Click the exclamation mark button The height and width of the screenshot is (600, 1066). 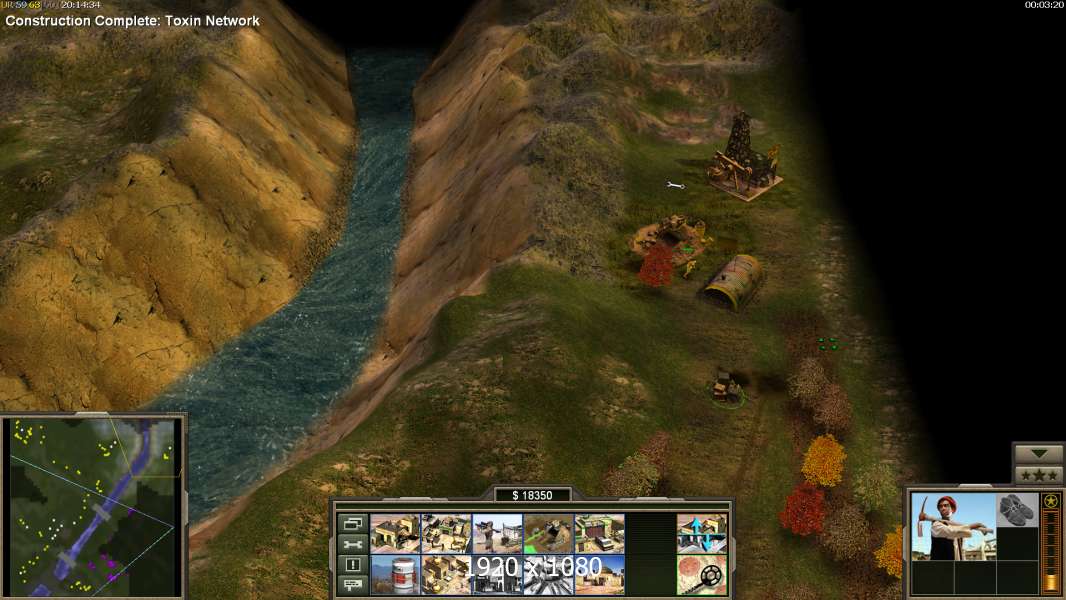351,565
